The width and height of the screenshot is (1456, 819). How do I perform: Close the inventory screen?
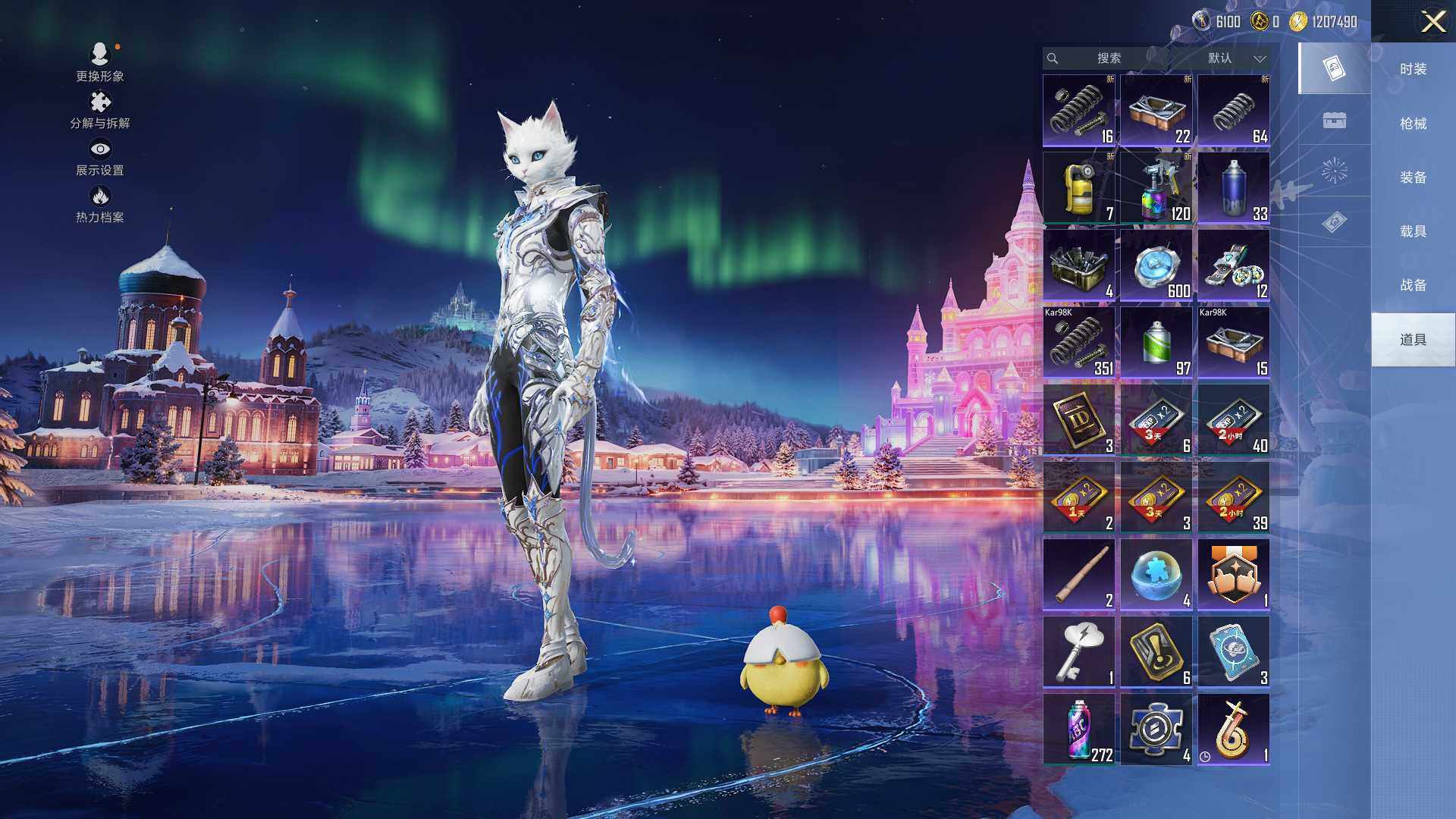(1432, 21)
